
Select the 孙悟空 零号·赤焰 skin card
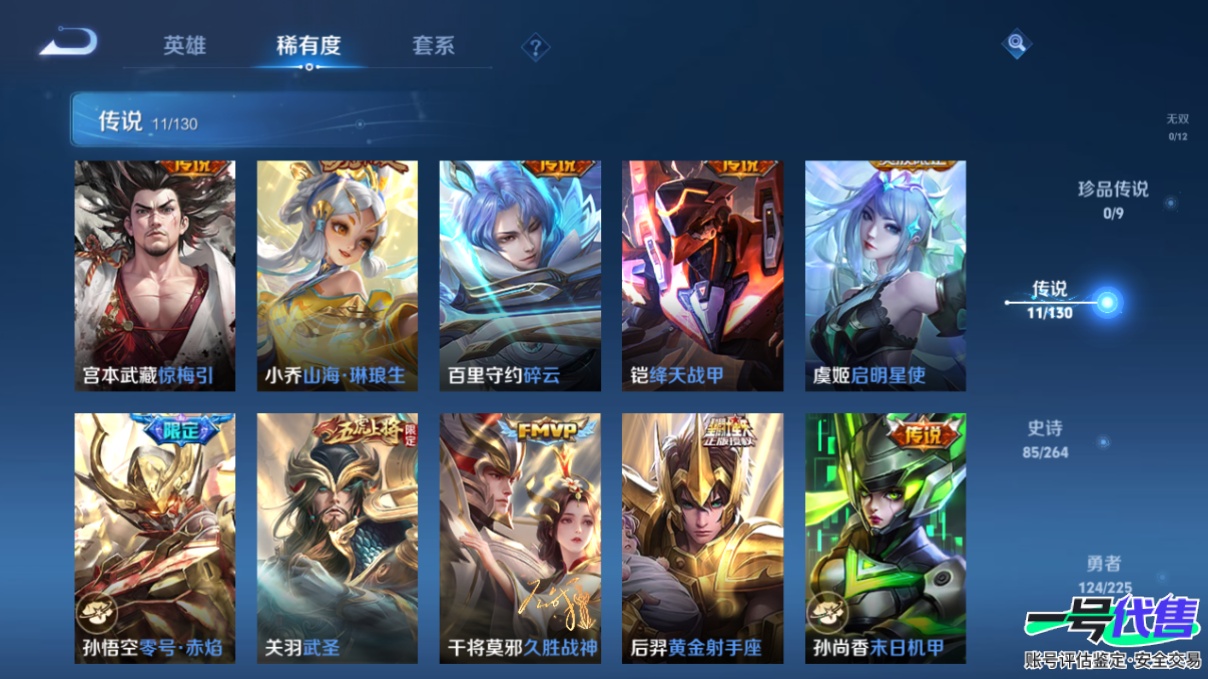coord(155,537)
